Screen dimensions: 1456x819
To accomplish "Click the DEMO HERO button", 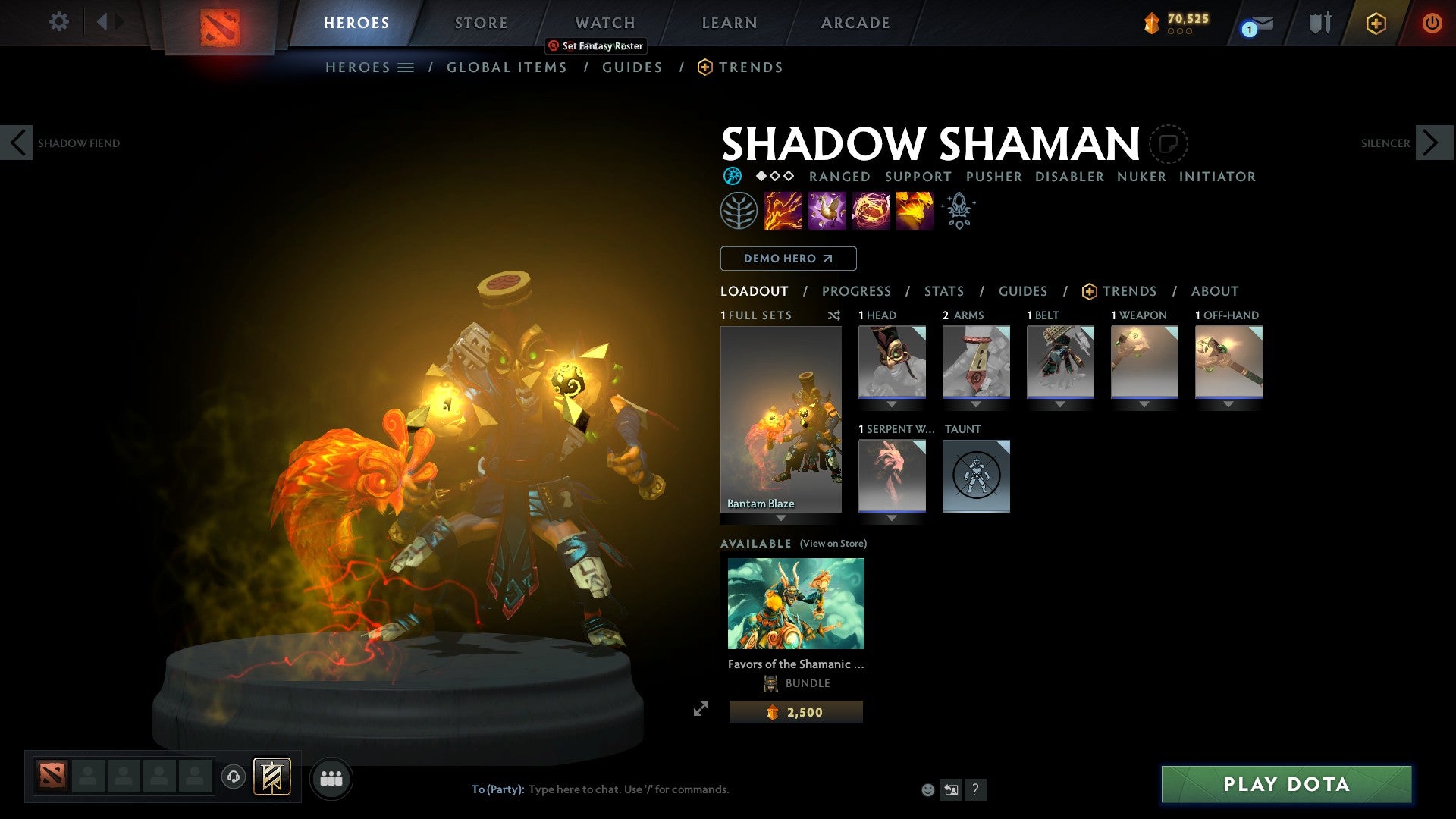I will point(788,259).
